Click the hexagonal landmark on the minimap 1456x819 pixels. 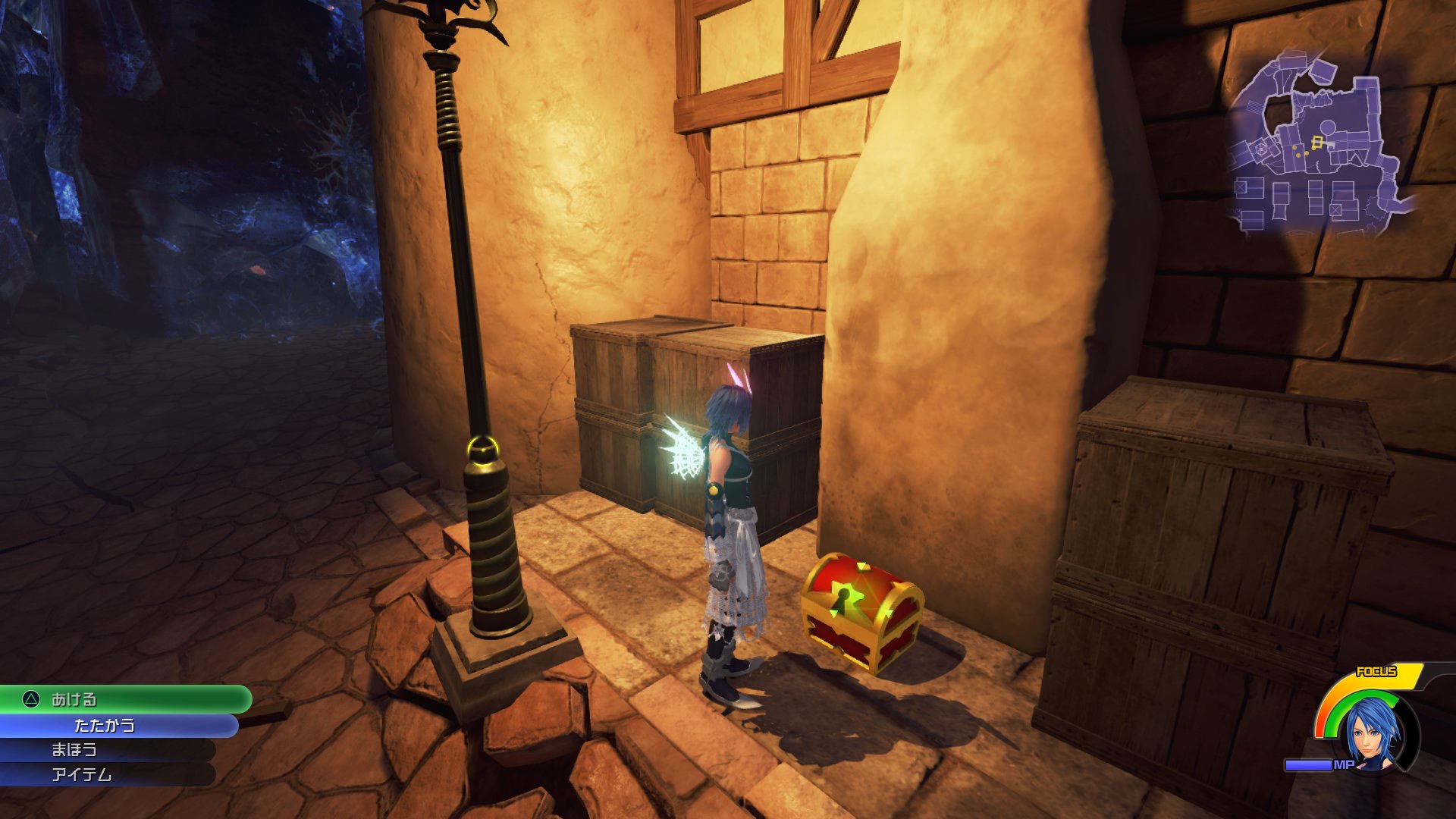(x=1260, y=149)
